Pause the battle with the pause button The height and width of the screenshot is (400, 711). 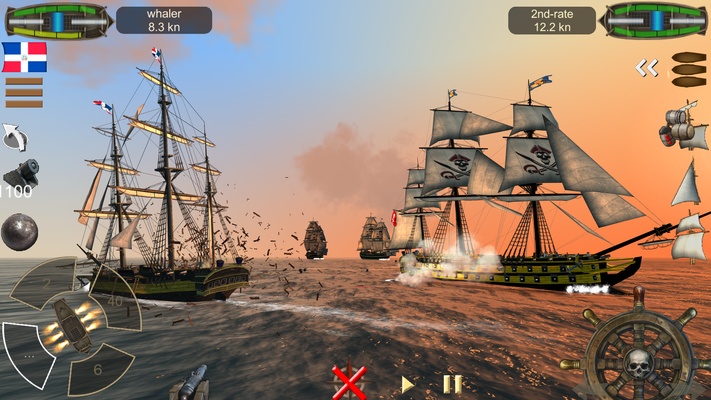452,384
